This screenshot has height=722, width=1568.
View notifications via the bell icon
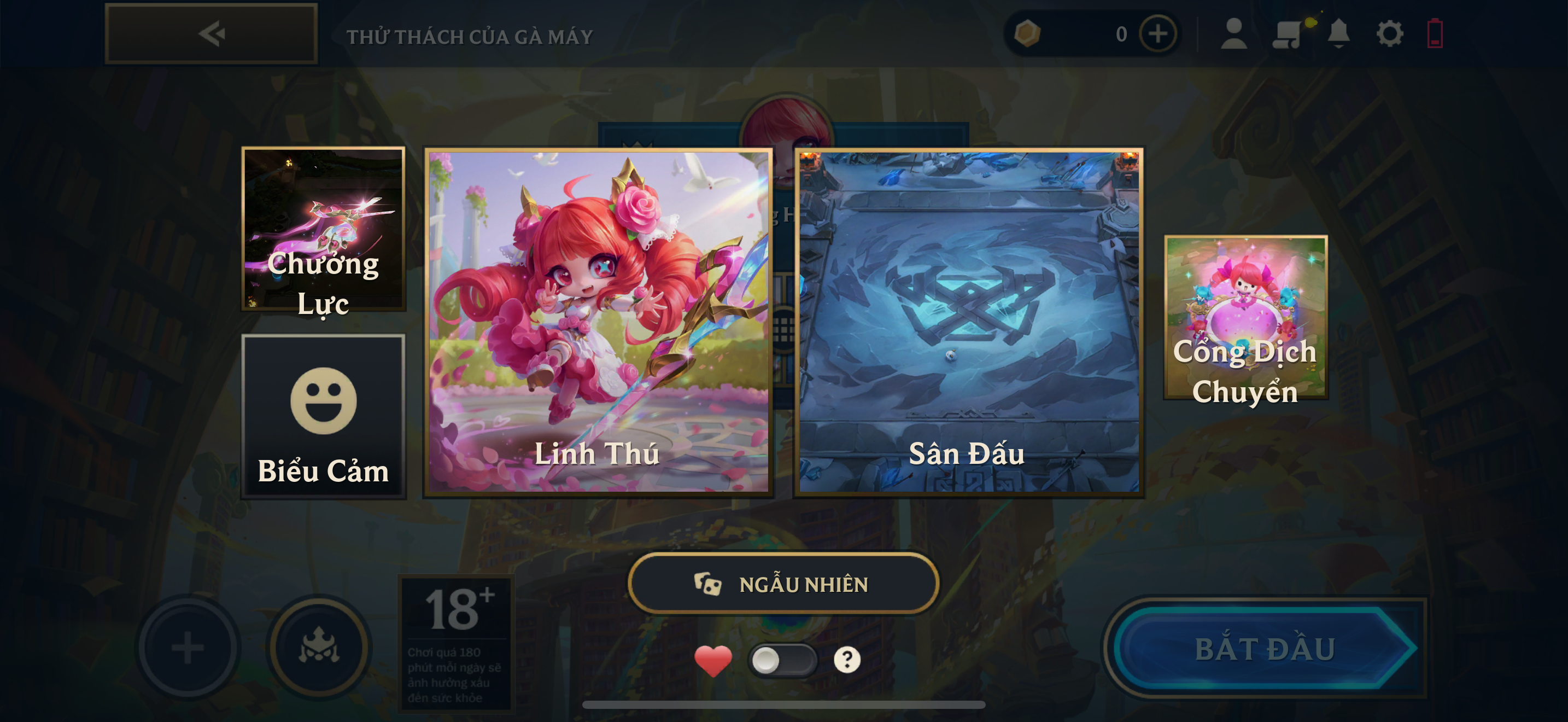[x=1338, y=33]
